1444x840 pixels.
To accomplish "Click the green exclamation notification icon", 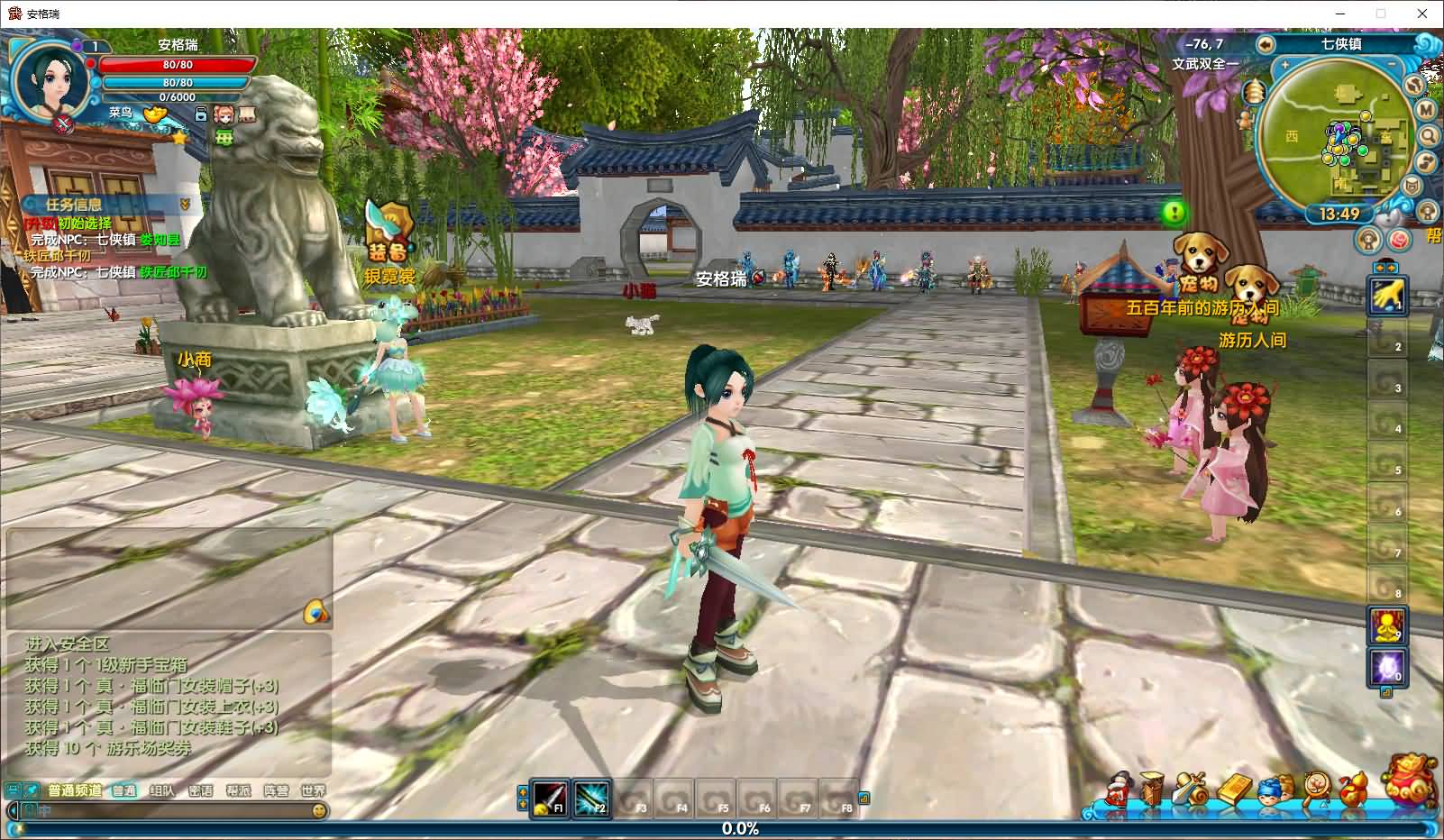I will pos(1174,213).
